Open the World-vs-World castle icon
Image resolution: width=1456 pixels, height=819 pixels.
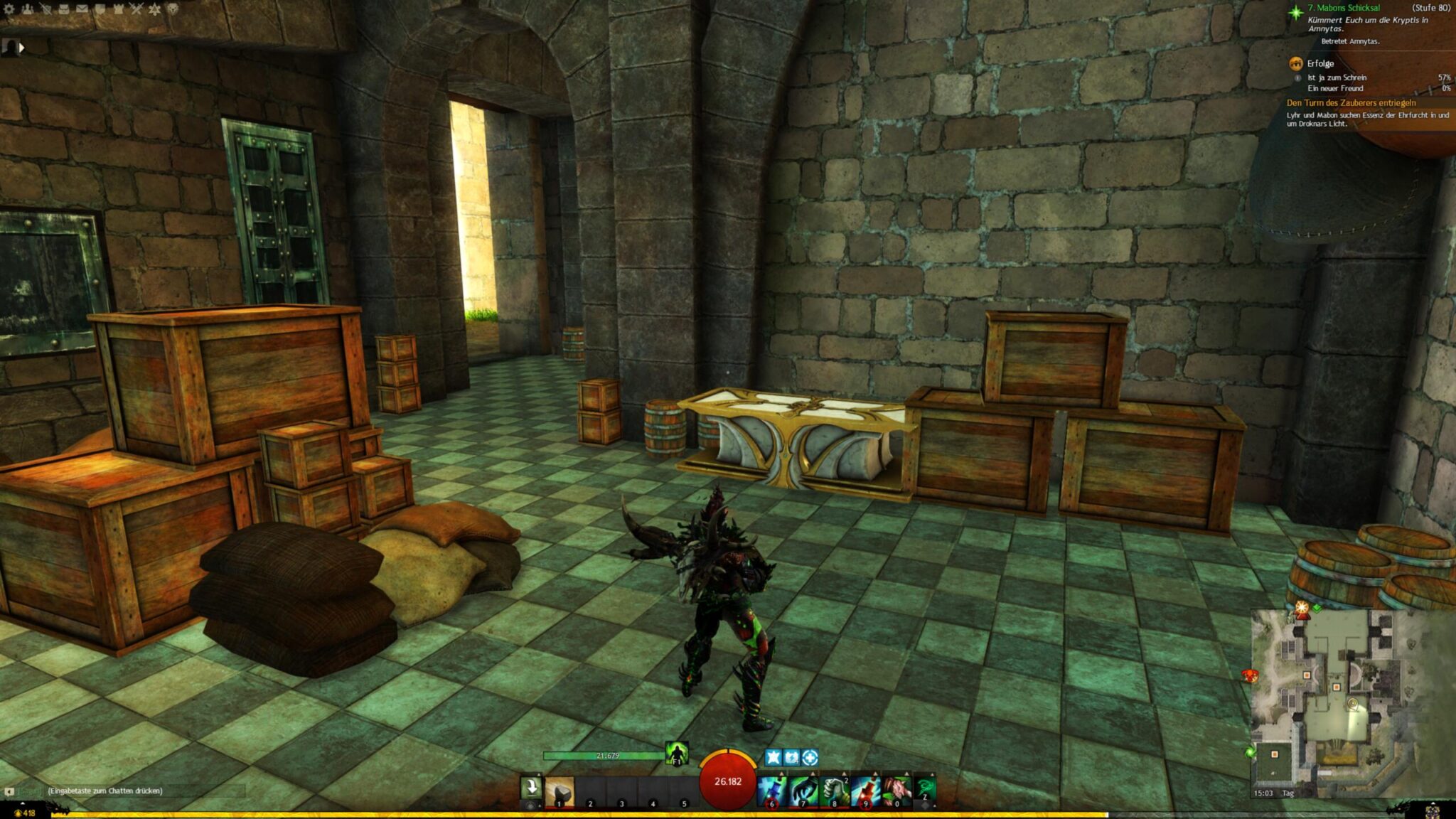118,9
